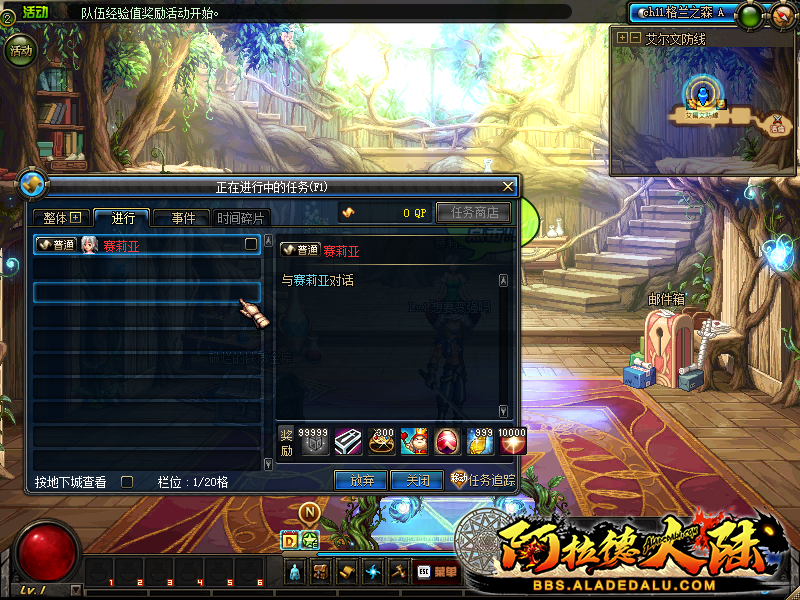Click the 关闭 button
The height and width of the screenshot is (600, 800).
(416, 481)
